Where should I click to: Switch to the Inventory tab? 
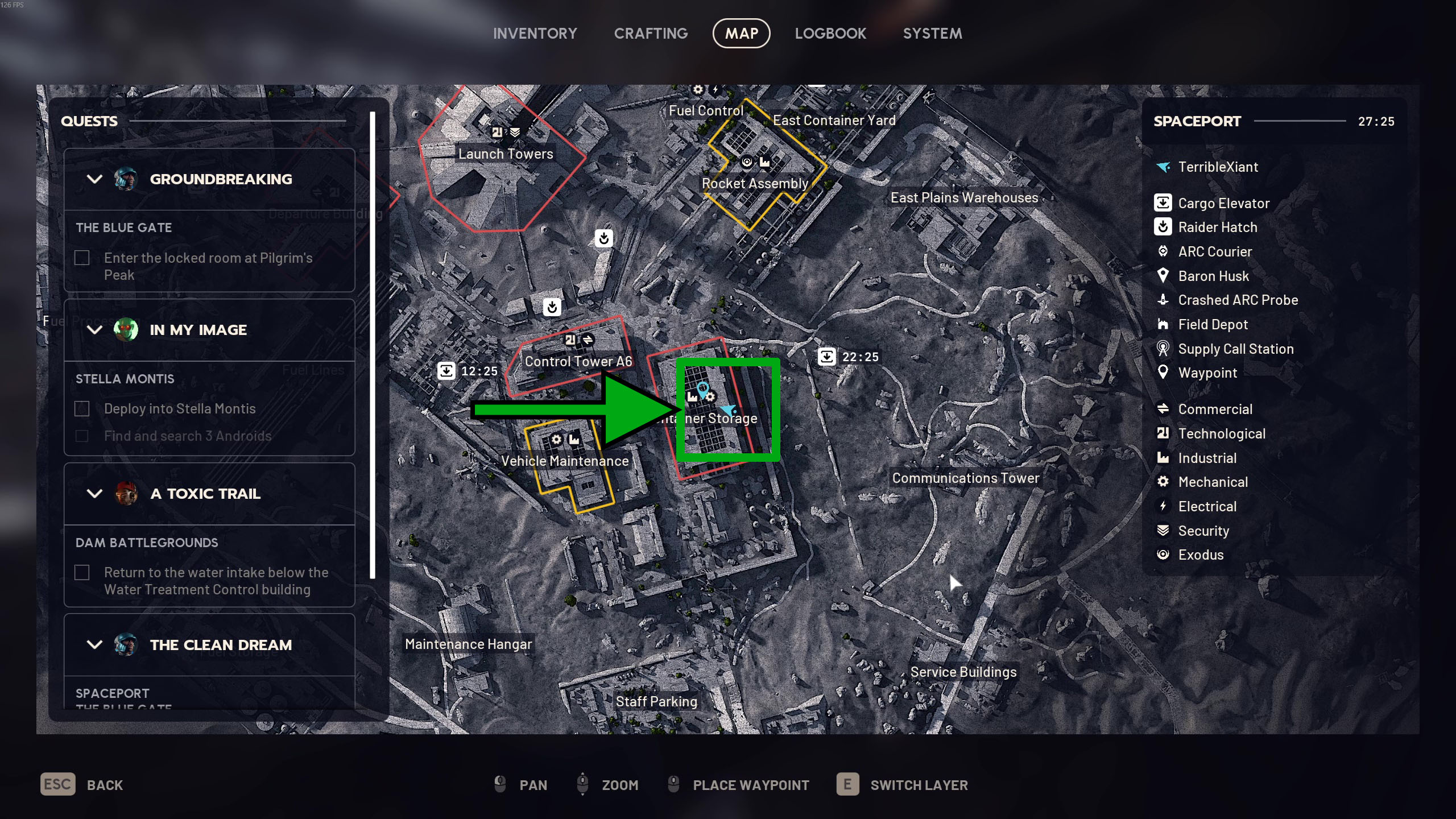coord(535,34)
